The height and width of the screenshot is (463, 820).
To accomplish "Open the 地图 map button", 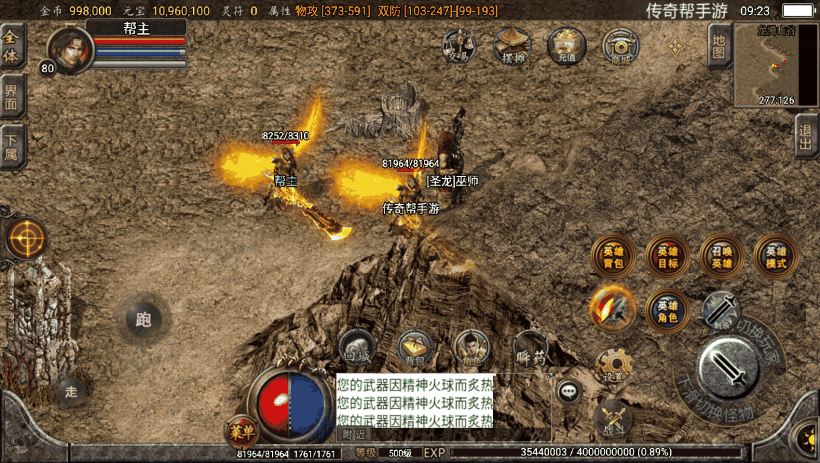I will coord(717,46).
